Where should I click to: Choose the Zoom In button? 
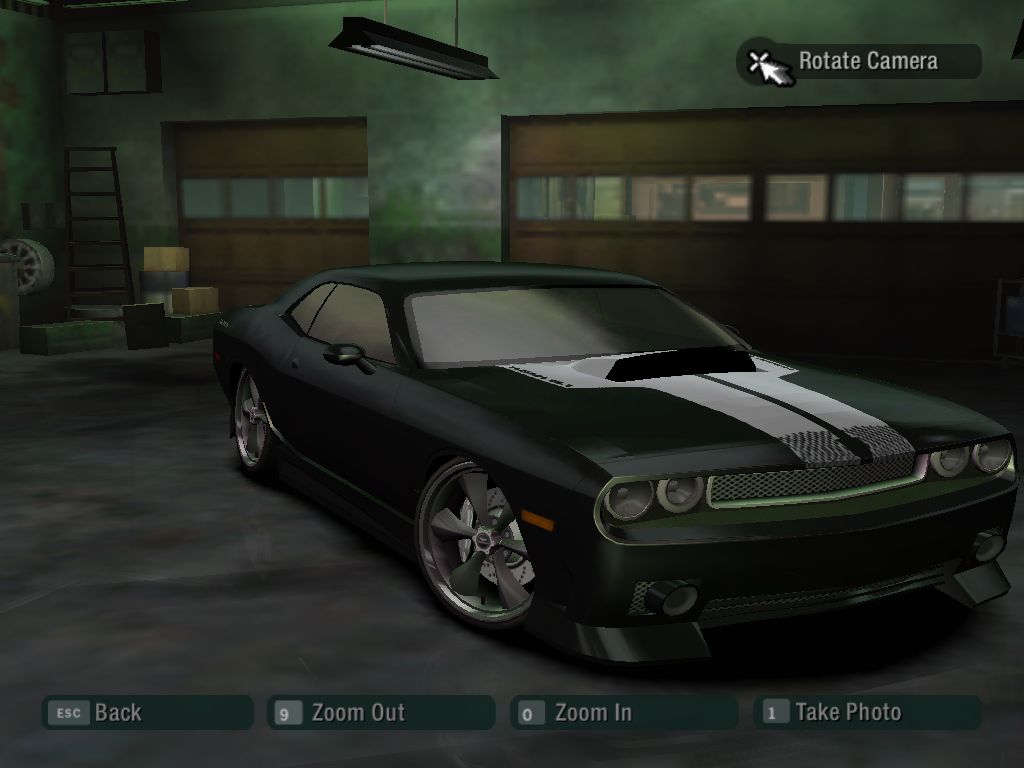pyautogui.click(x=622, y=713)
